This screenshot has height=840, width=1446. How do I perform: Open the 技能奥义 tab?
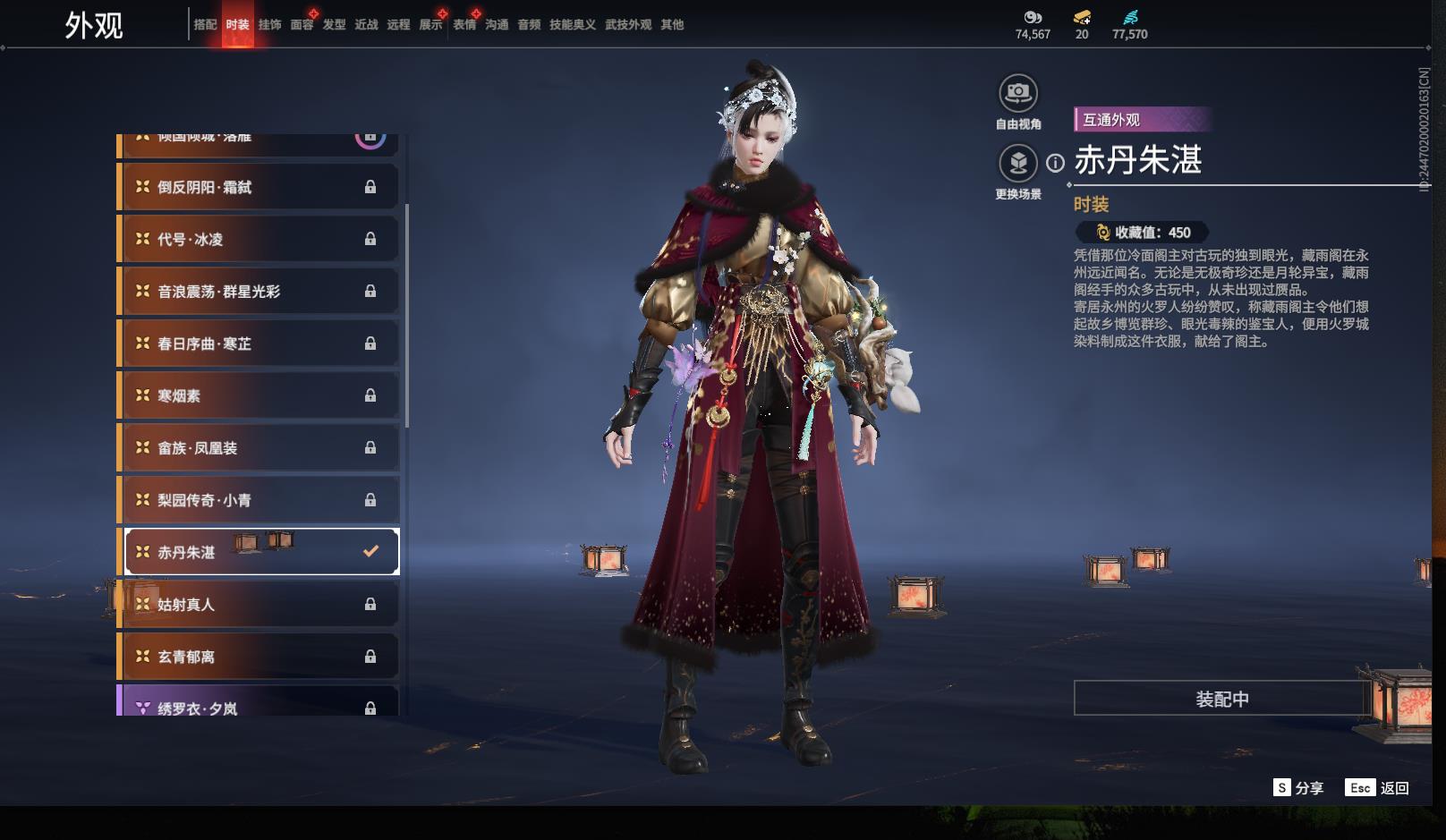point(572,25)
